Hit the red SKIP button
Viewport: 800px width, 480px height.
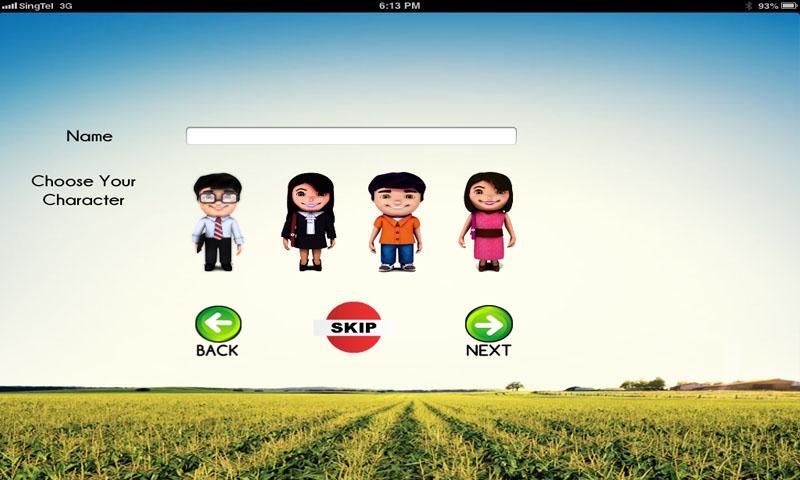point(353,327)
